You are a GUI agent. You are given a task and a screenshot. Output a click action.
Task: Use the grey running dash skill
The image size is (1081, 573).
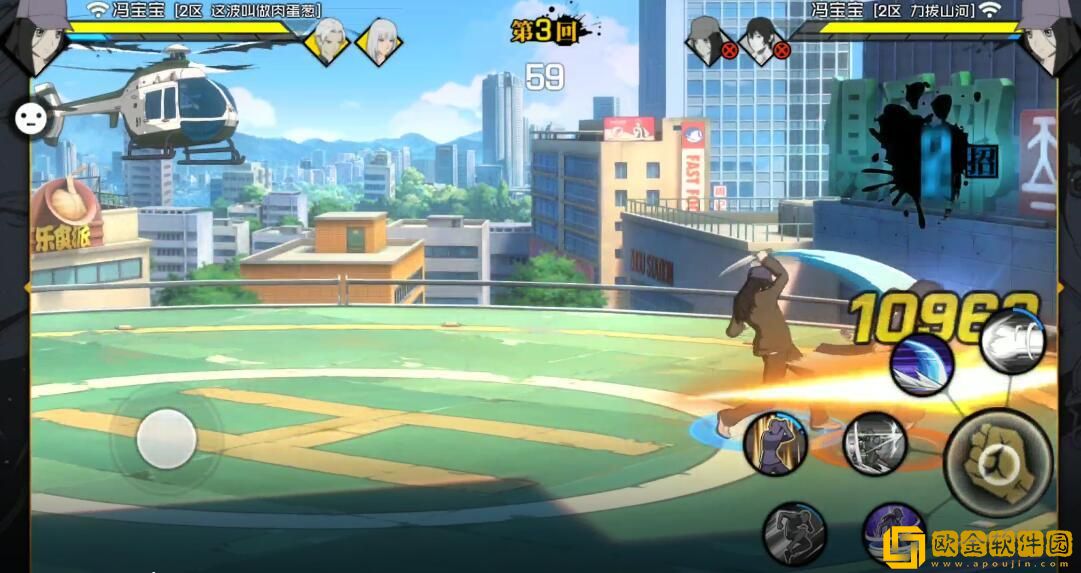coord(794,534)
